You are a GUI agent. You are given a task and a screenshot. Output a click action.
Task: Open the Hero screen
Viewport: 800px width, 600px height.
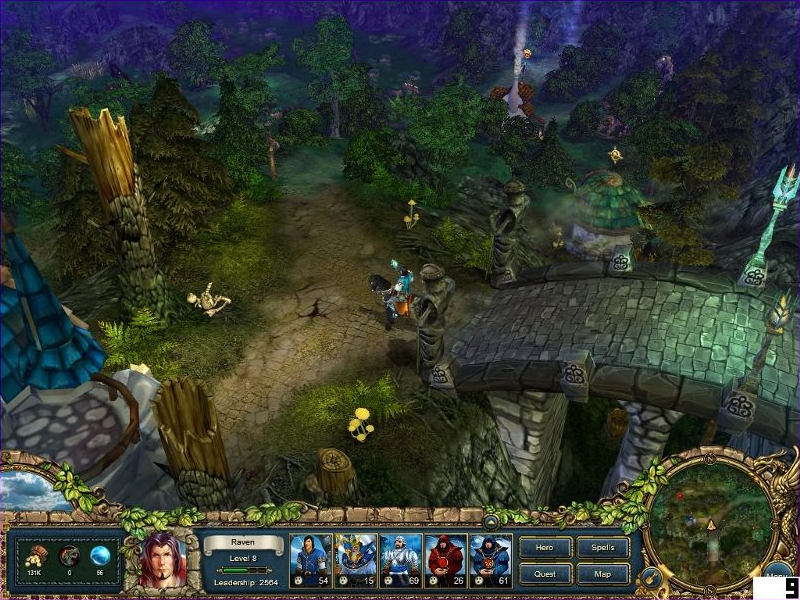[x=546, y=548]
